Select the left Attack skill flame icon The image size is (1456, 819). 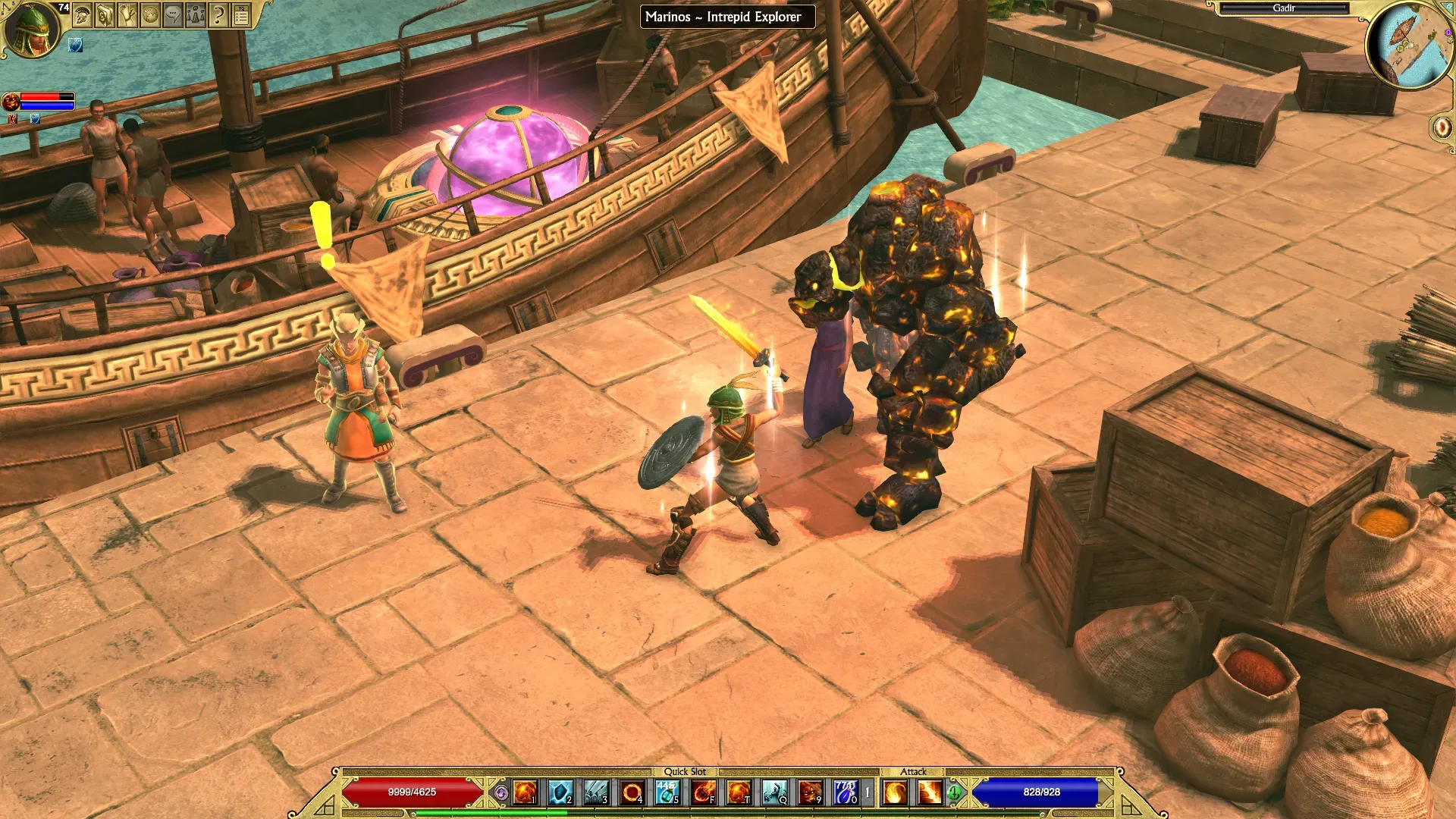(895, 792)
